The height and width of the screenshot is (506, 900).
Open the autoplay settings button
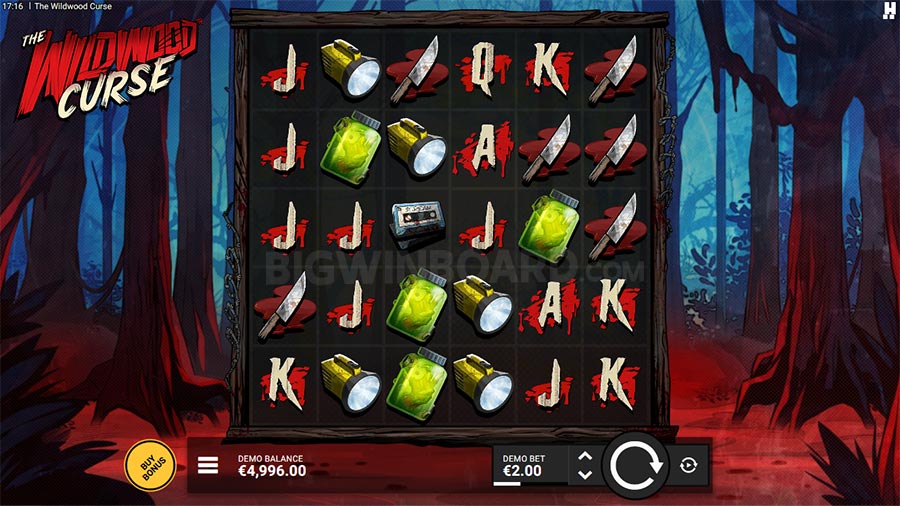[x=689, y=465]
